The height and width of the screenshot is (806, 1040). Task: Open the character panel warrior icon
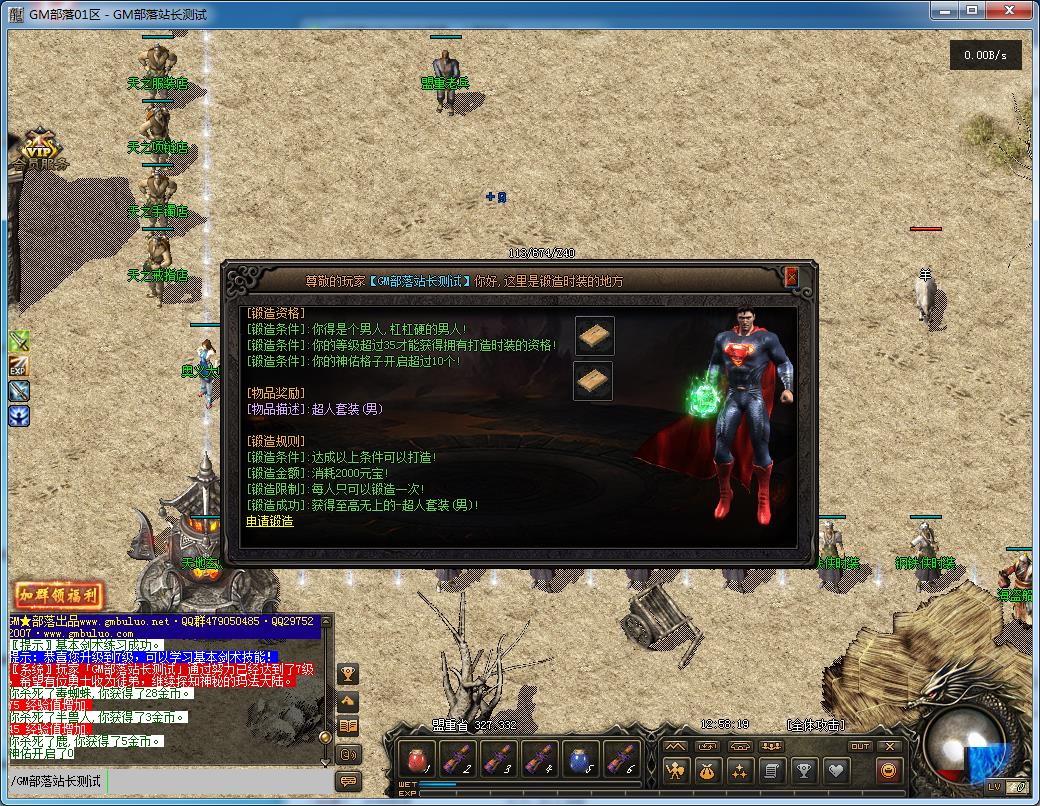tap(676, 771)
